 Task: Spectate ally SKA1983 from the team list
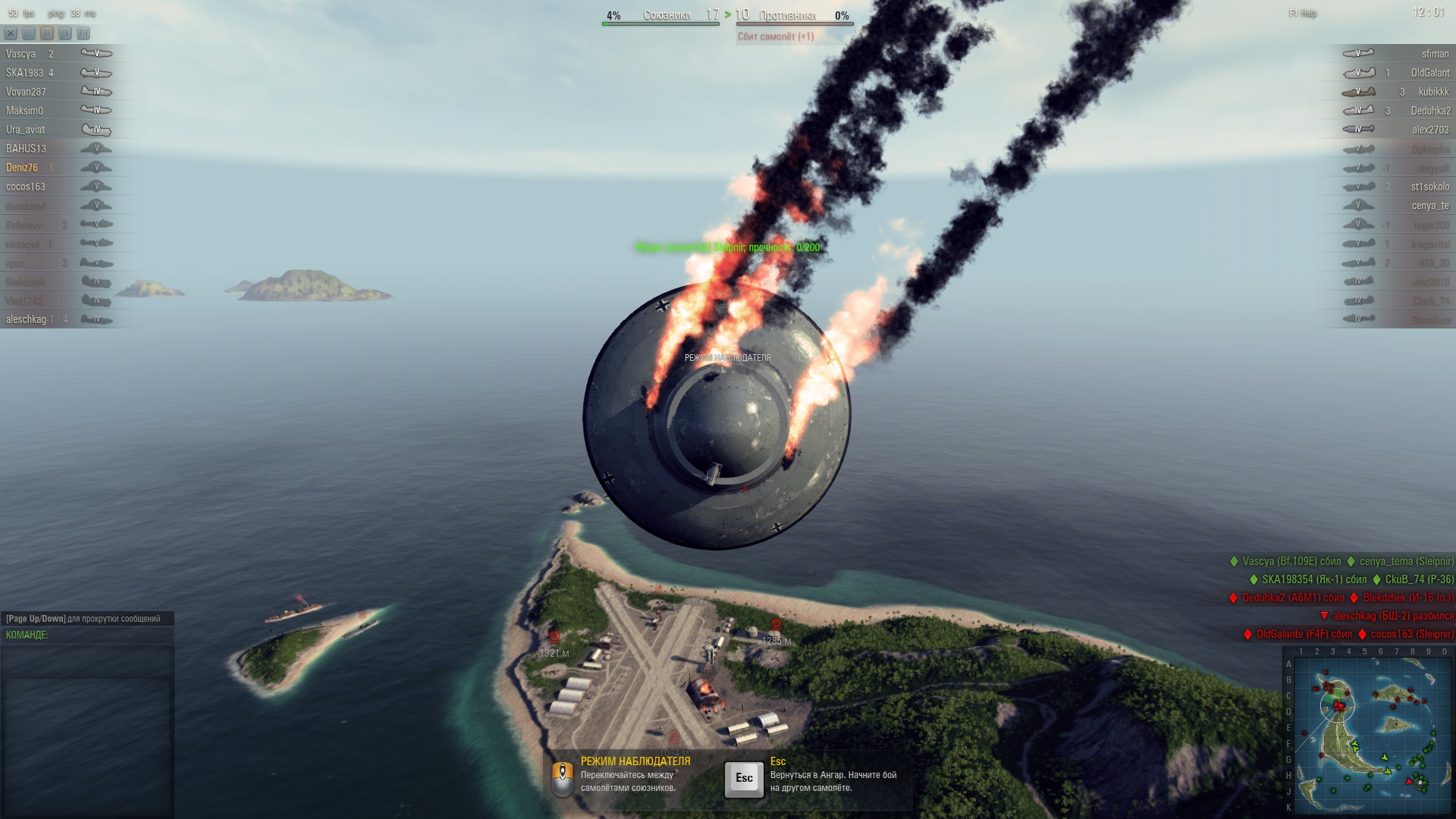click(24, 73)
